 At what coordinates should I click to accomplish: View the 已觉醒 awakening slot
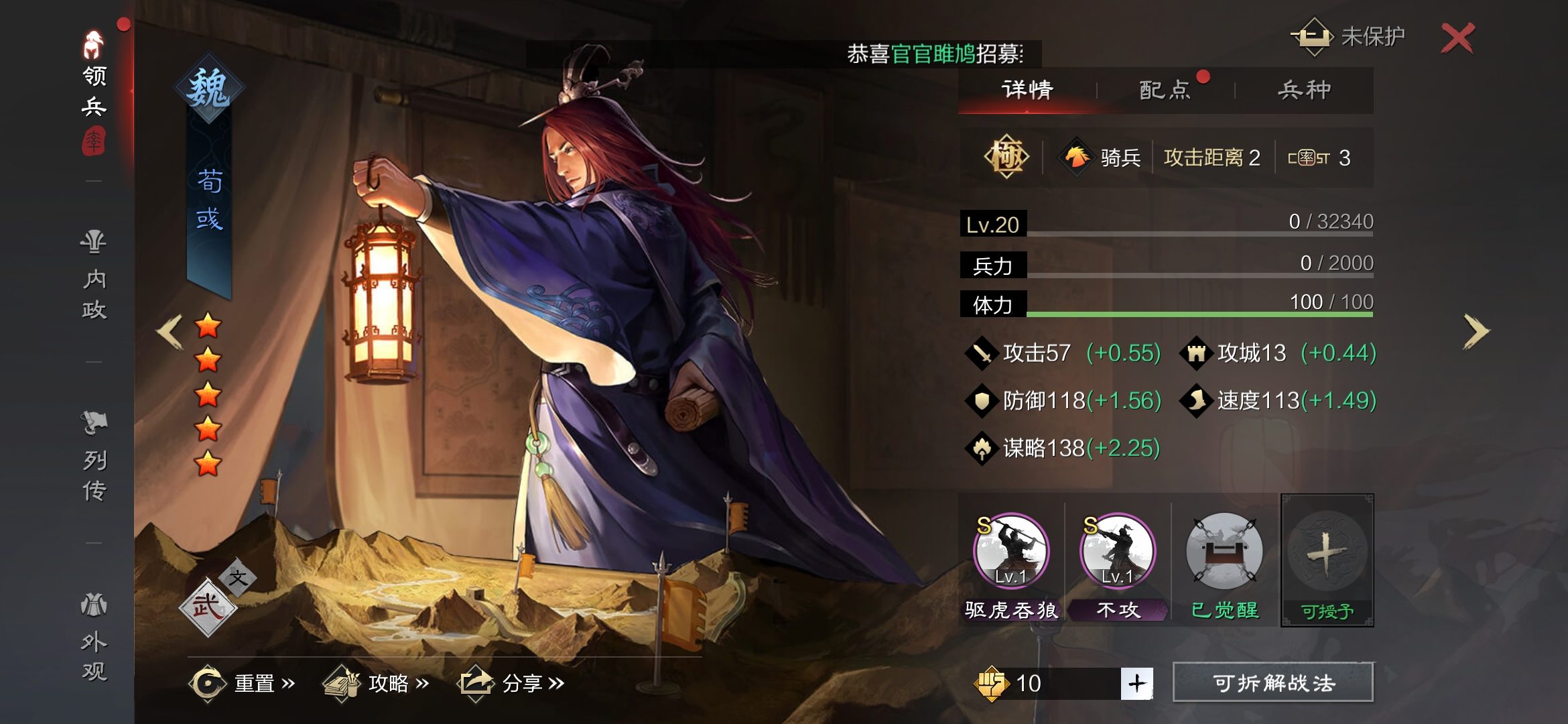[x=1224, y=551]
